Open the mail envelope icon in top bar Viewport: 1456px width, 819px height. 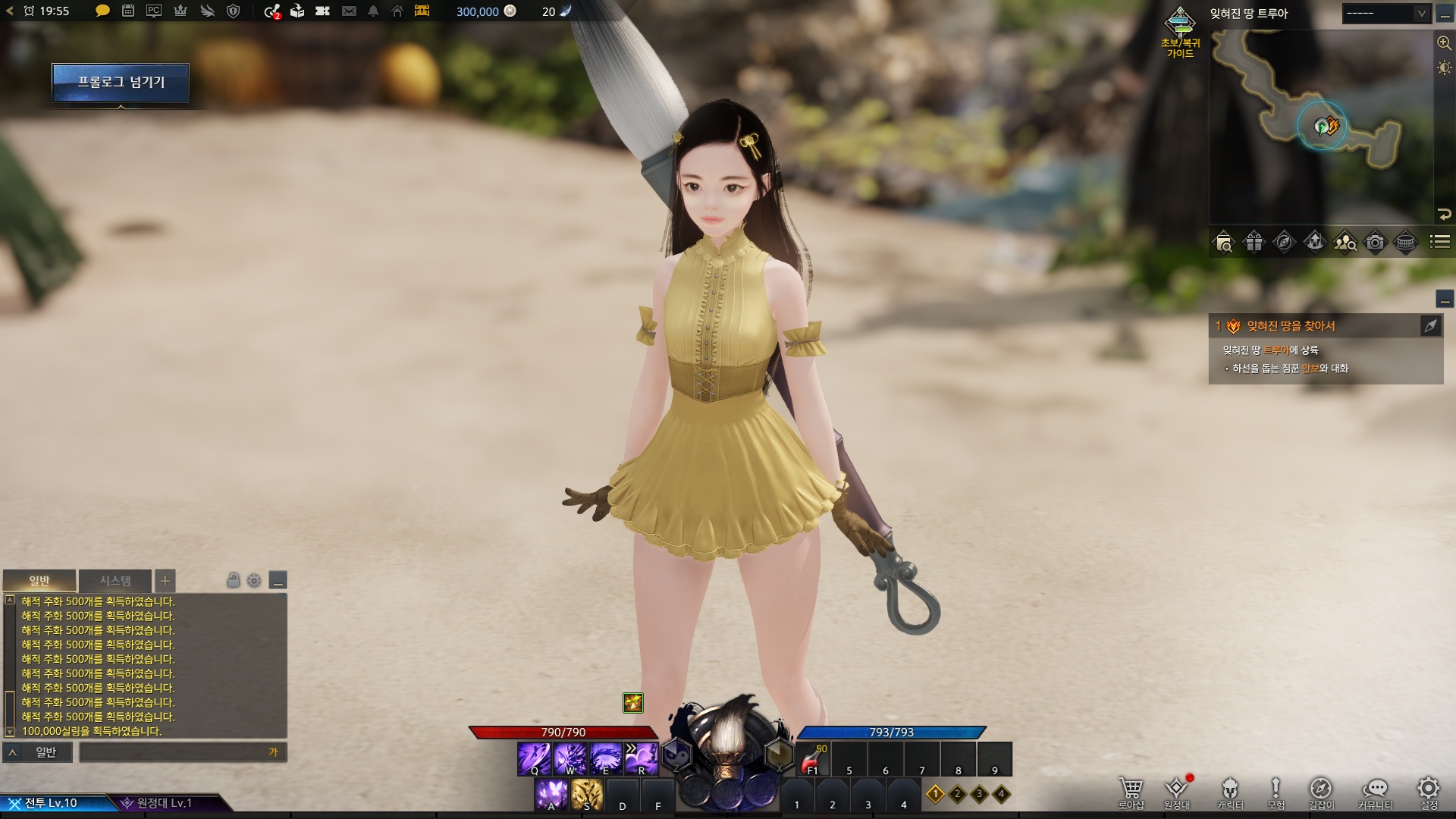349,11
